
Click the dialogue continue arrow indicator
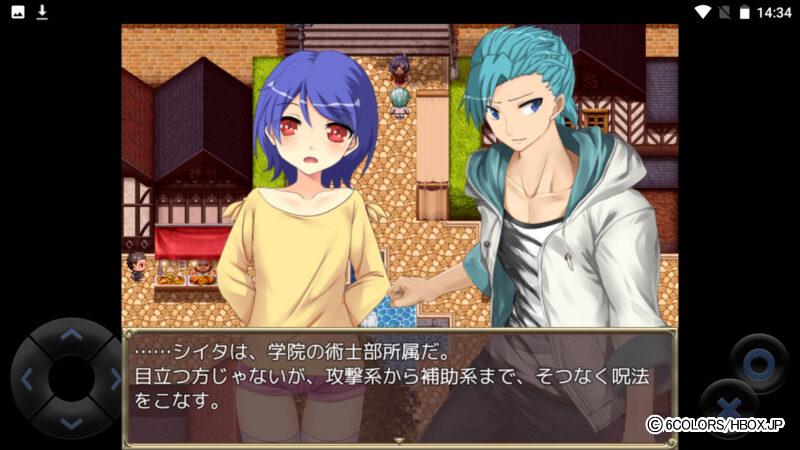399,440
